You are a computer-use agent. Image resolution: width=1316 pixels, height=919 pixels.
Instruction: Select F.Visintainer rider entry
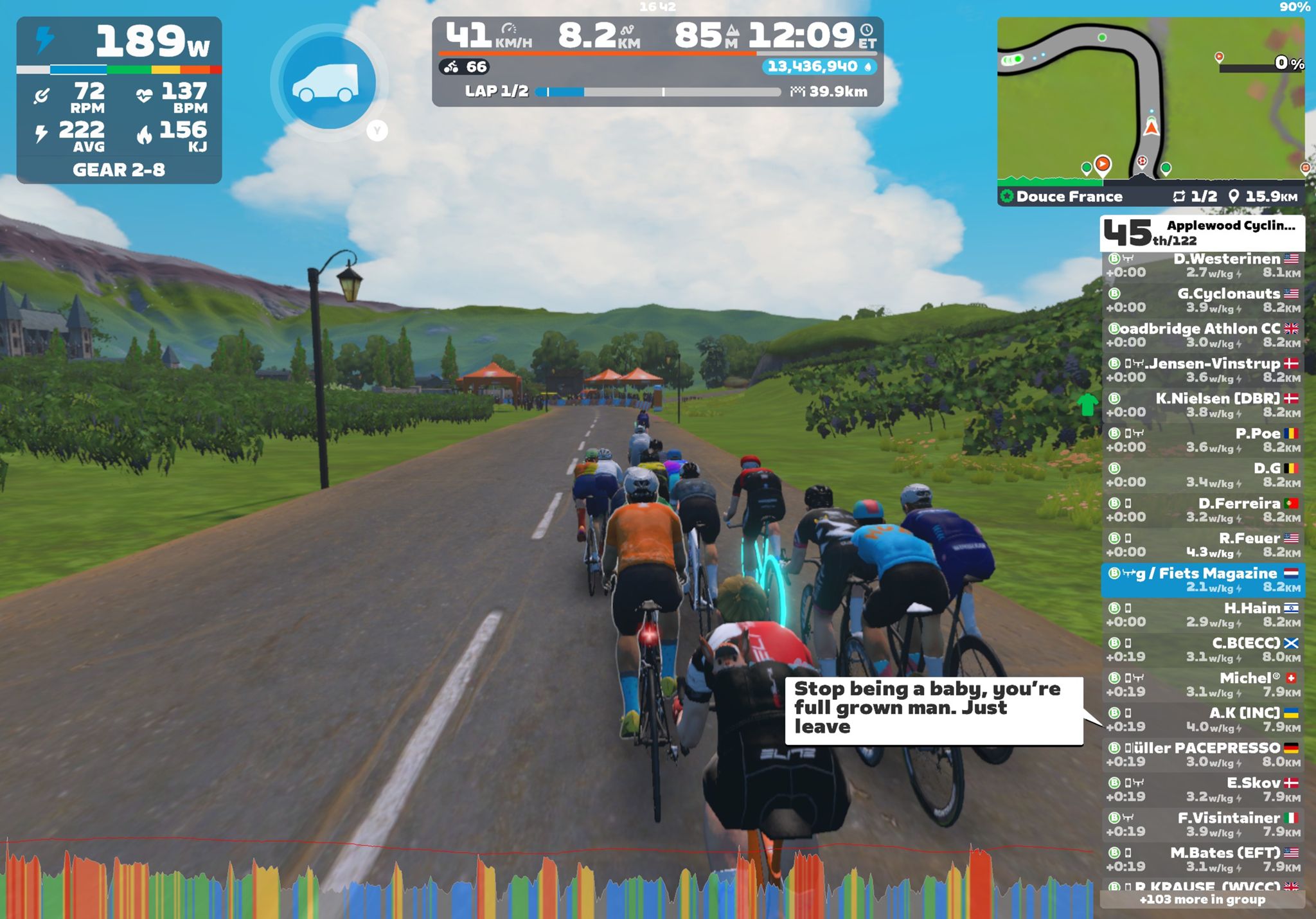(x=1202, y=825)
